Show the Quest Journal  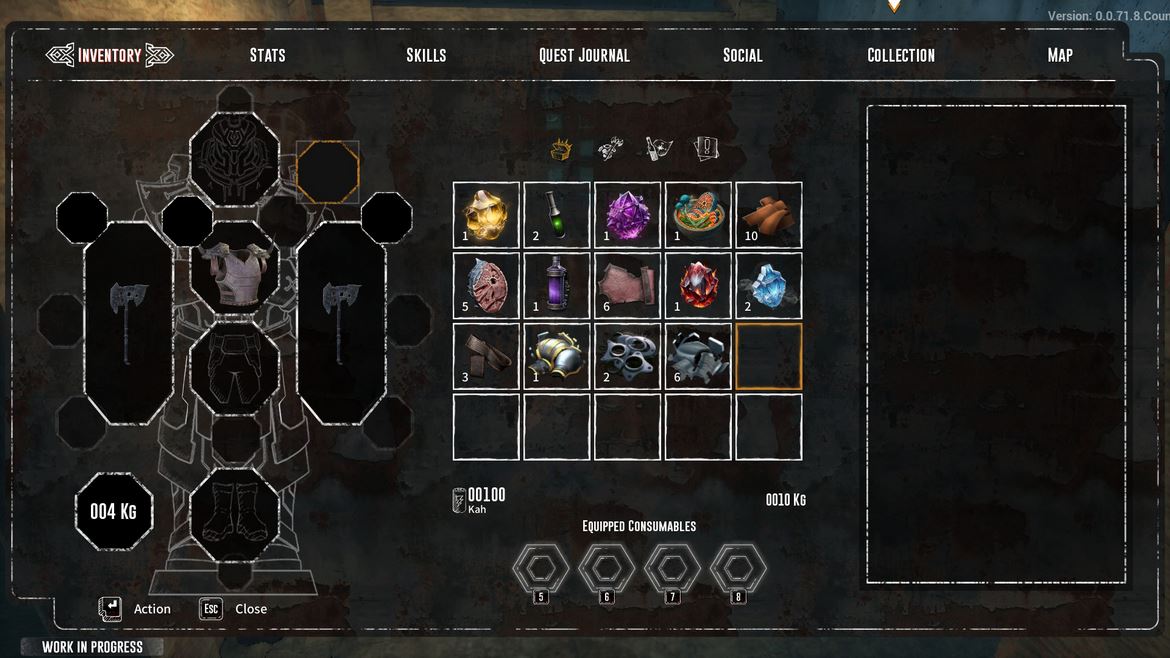[584, 55]
